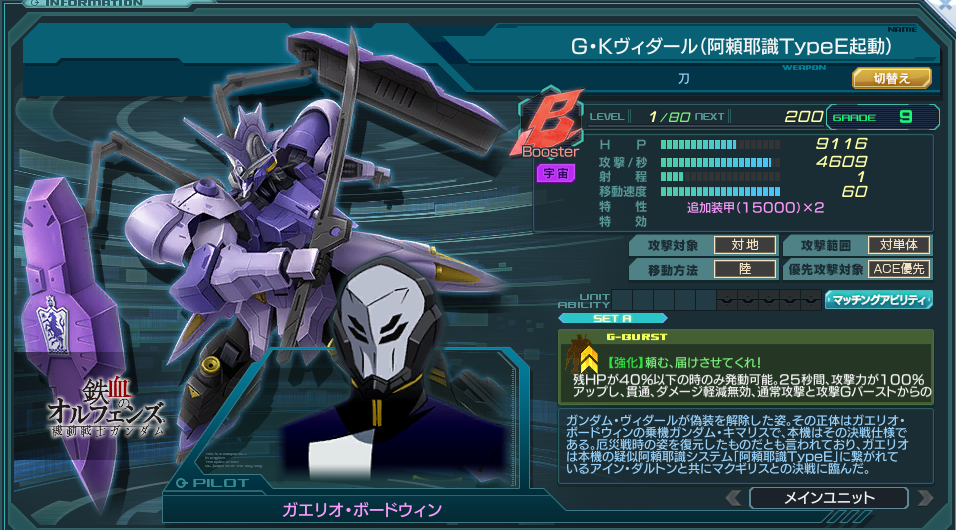Select the メインユニット button
The width and height of the screenshot is (956, 530).
pos(827,498)
